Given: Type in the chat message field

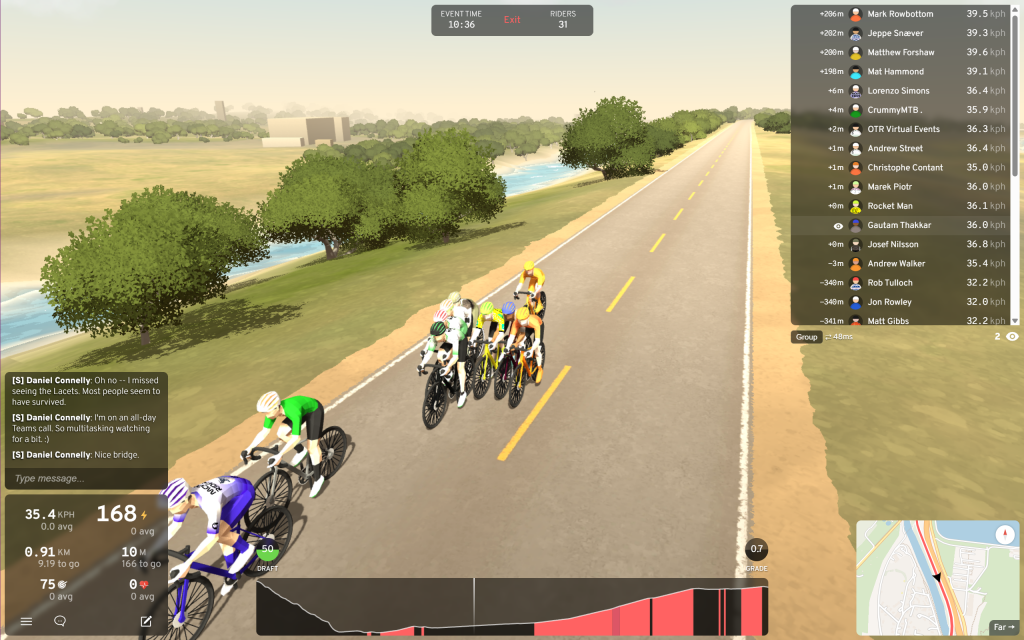Looking at the screenshot, I should tap(85, 478).
